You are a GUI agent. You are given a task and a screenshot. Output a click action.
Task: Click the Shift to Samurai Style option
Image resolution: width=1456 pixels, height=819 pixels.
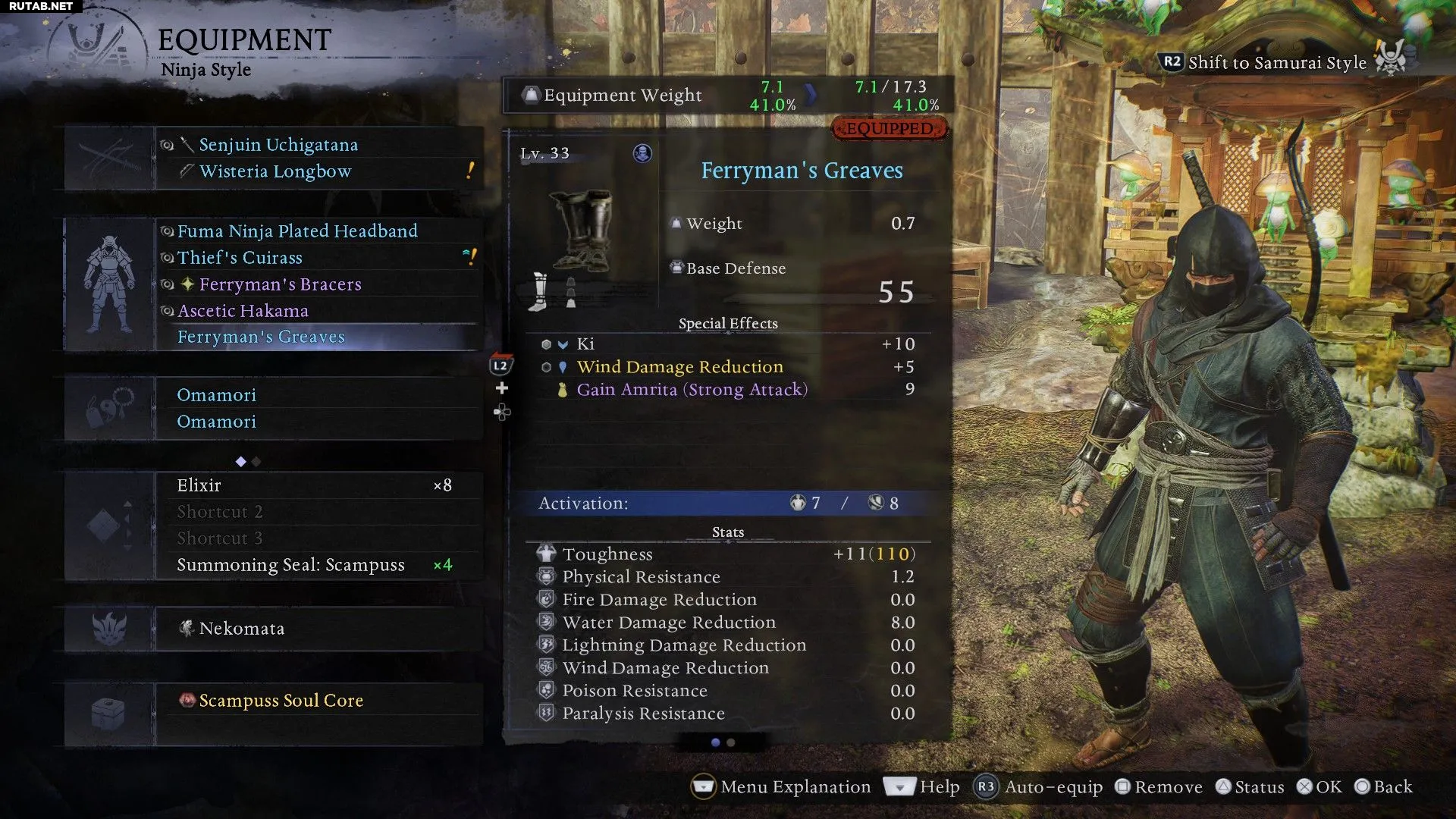pyautogui.click(x=1277, y=62)
